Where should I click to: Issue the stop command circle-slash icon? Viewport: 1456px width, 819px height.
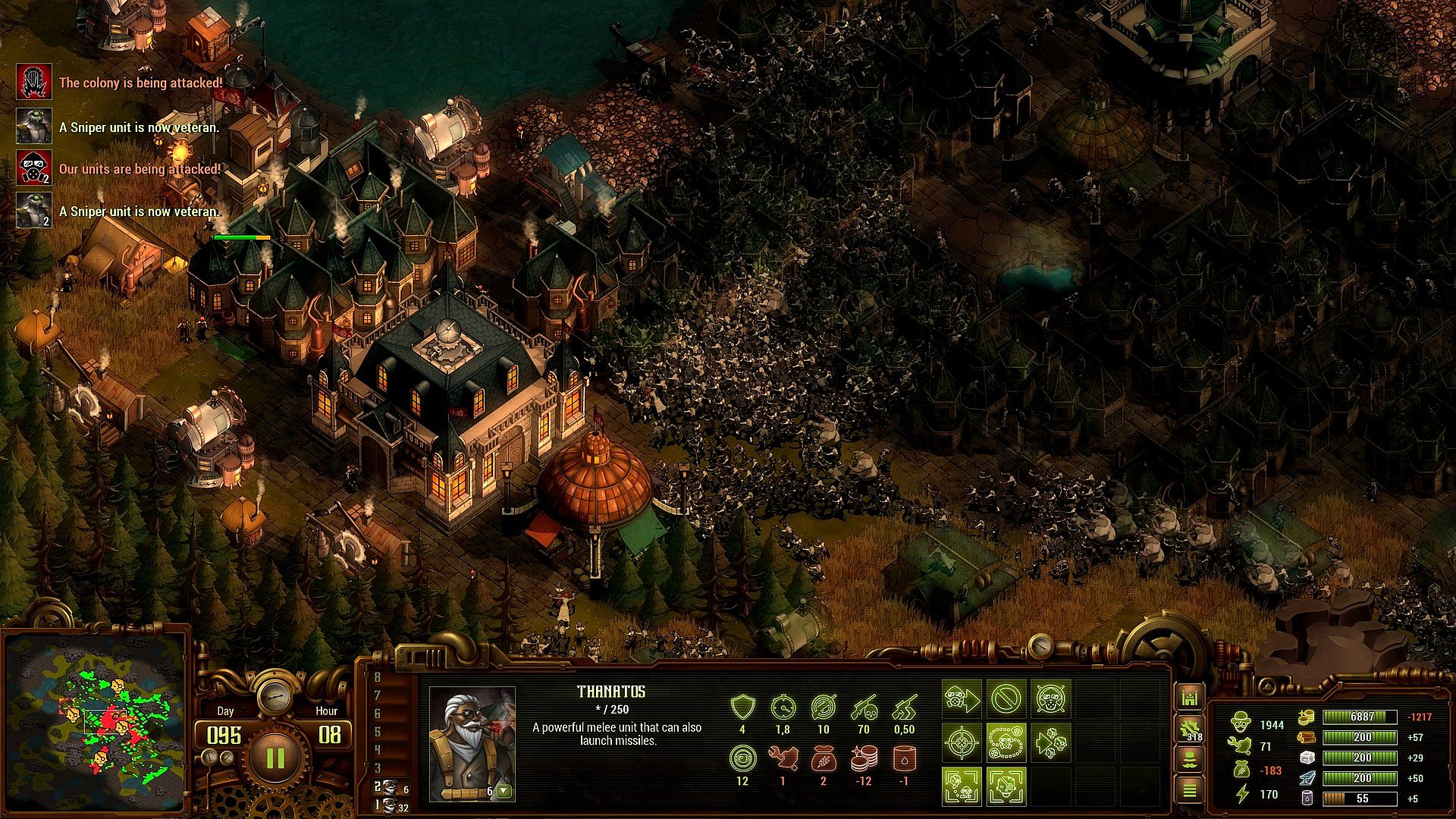pyautogui.click(x=1006, y=699)
